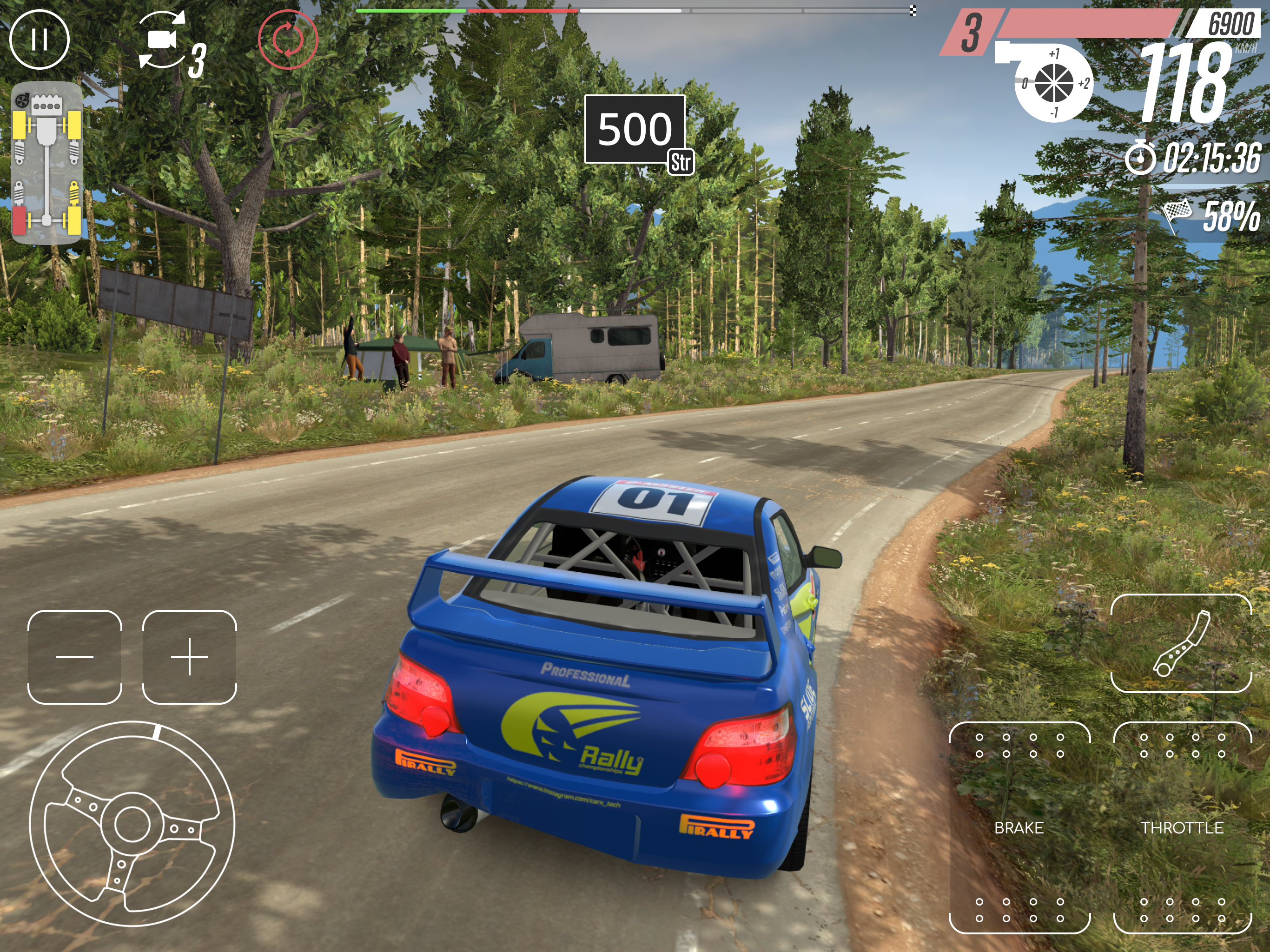Image resolution: width=1270 pixels, height=952 pixels.
Task: Apply the BRAKE pedal
Action: point(1019,827)
